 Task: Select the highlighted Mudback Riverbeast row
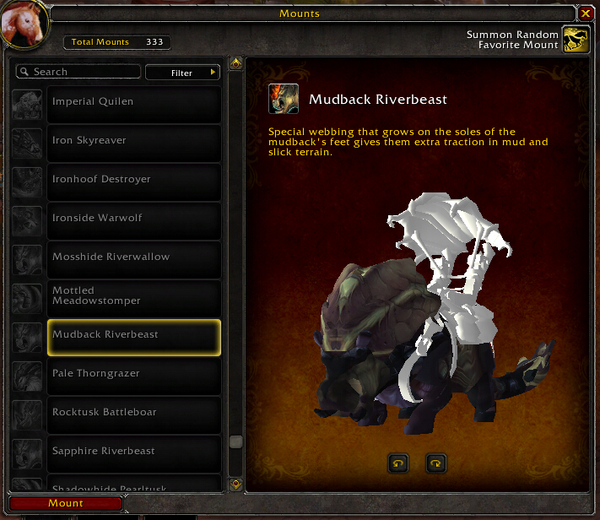[x=134, y=335]
